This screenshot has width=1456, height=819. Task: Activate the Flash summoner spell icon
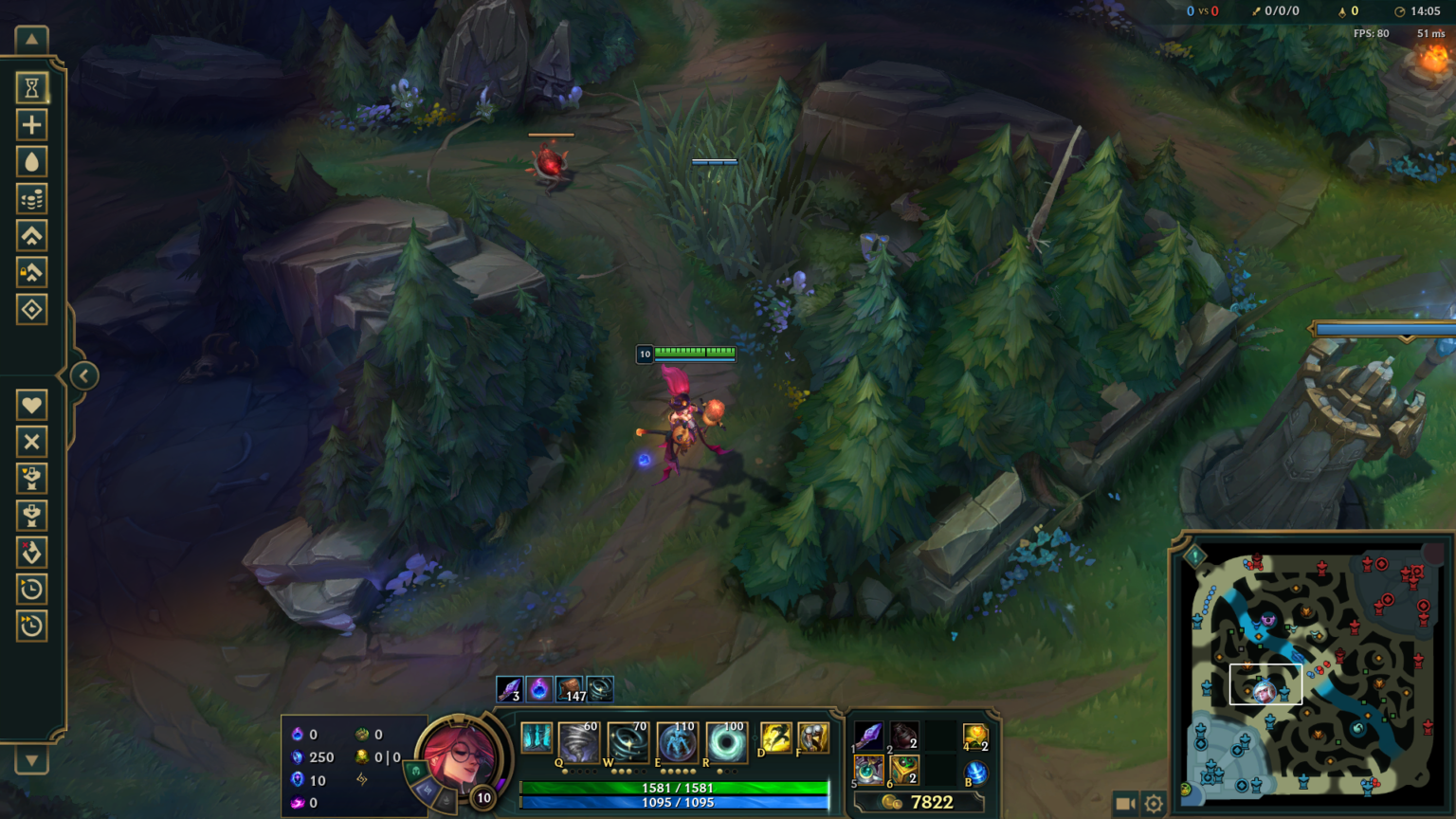[775, 737]
